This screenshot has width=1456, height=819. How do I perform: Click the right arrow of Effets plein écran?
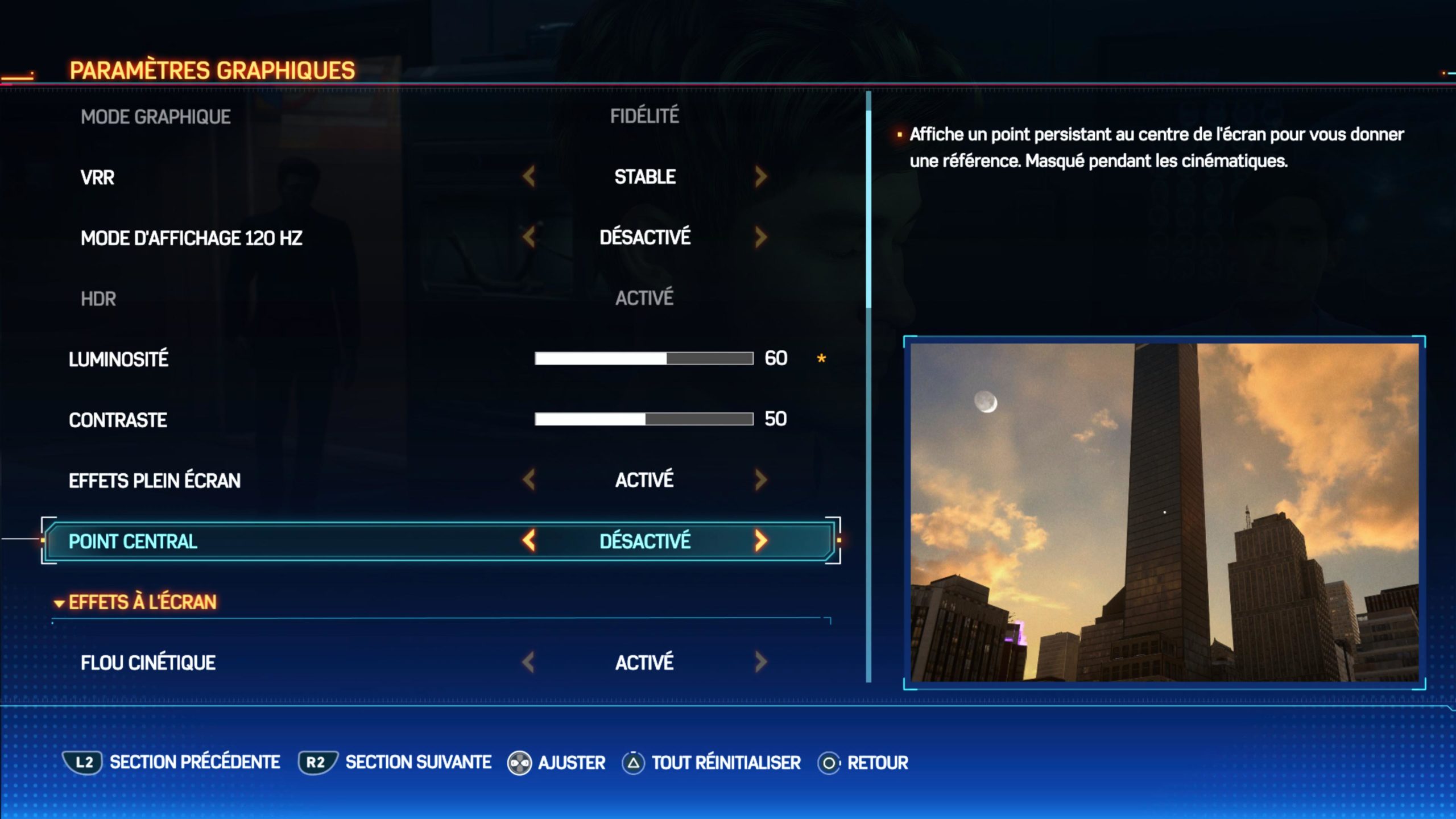(x=761, y=480)
